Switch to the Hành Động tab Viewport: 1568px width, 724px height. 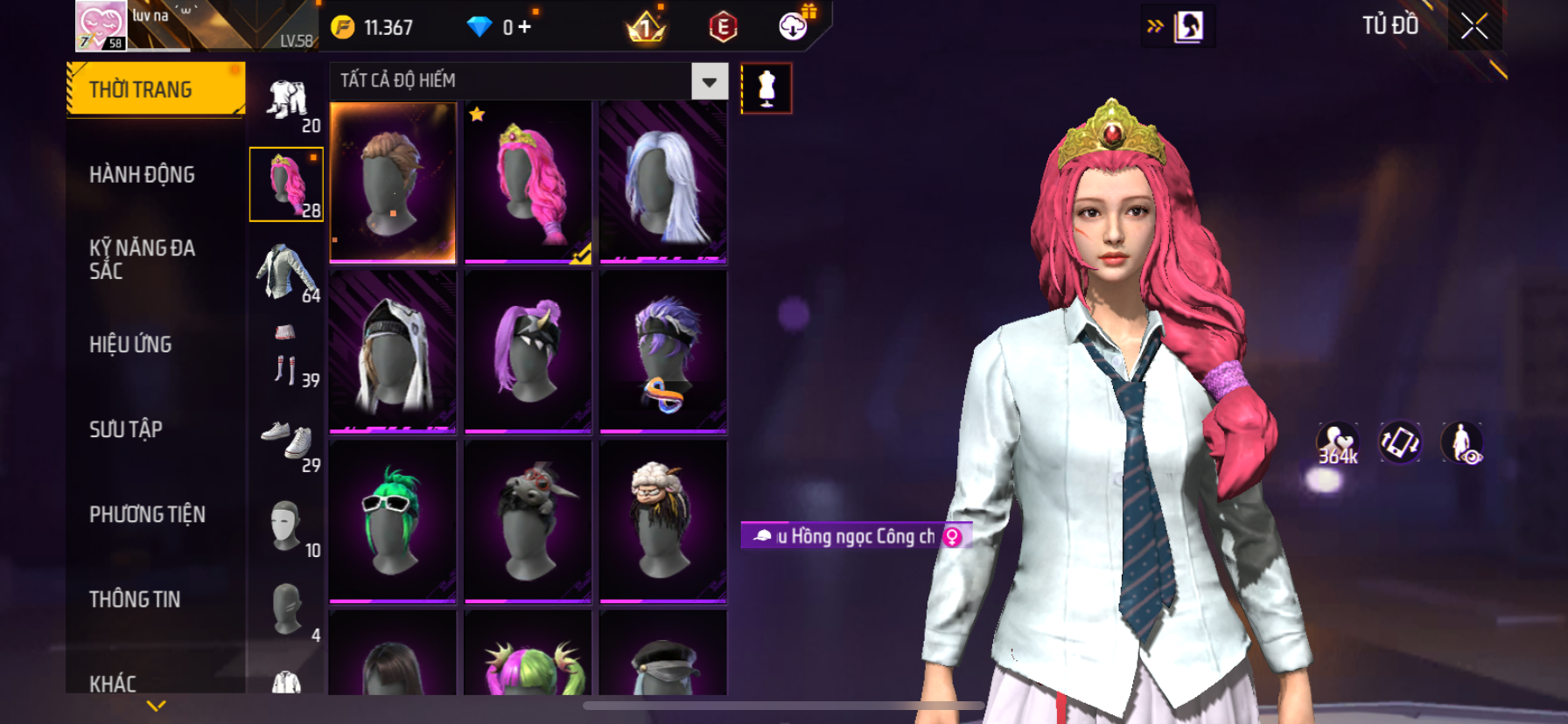[x=142, y=175]
